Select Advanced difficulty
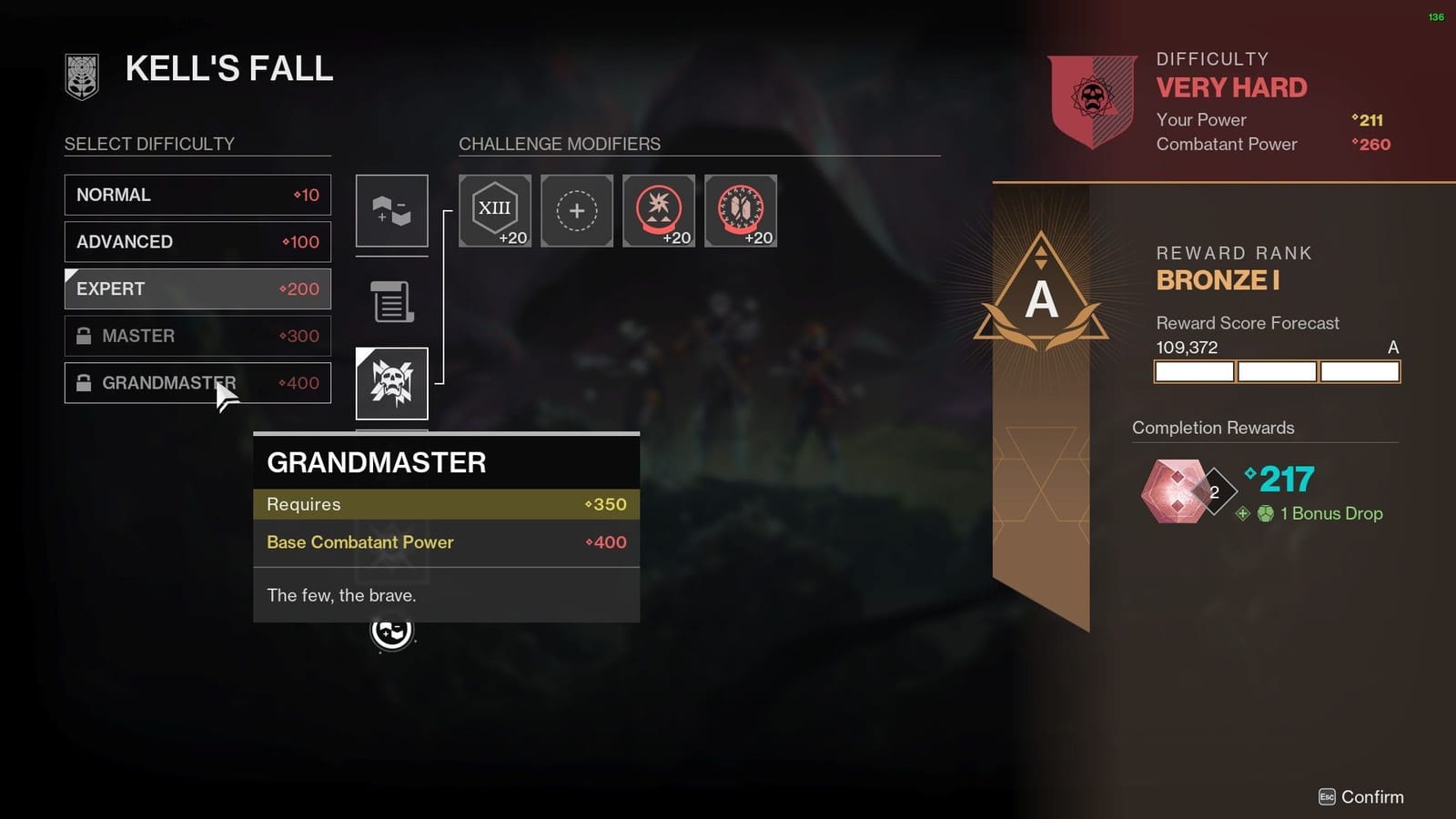Screen dimensions: 1456x819 (x=197, y=241)
